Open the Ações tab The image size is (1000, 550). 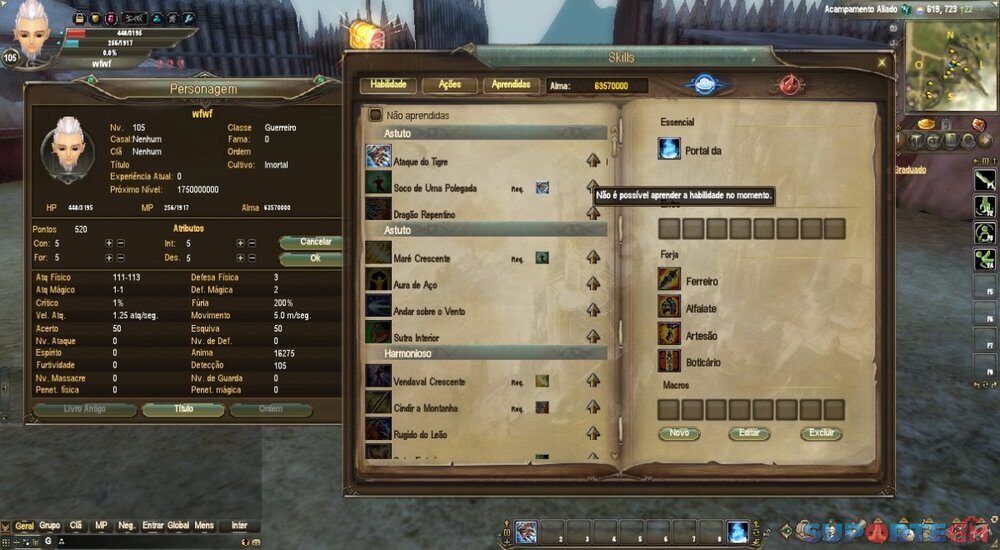tap(449, 85)
